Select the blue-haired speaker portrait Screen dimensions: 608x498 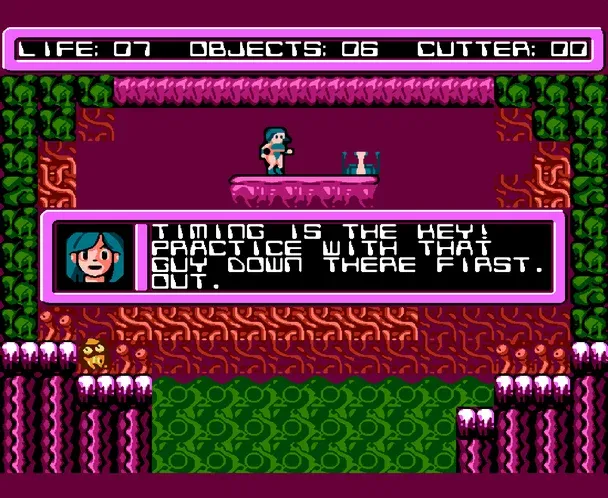(x=95, y=258)
